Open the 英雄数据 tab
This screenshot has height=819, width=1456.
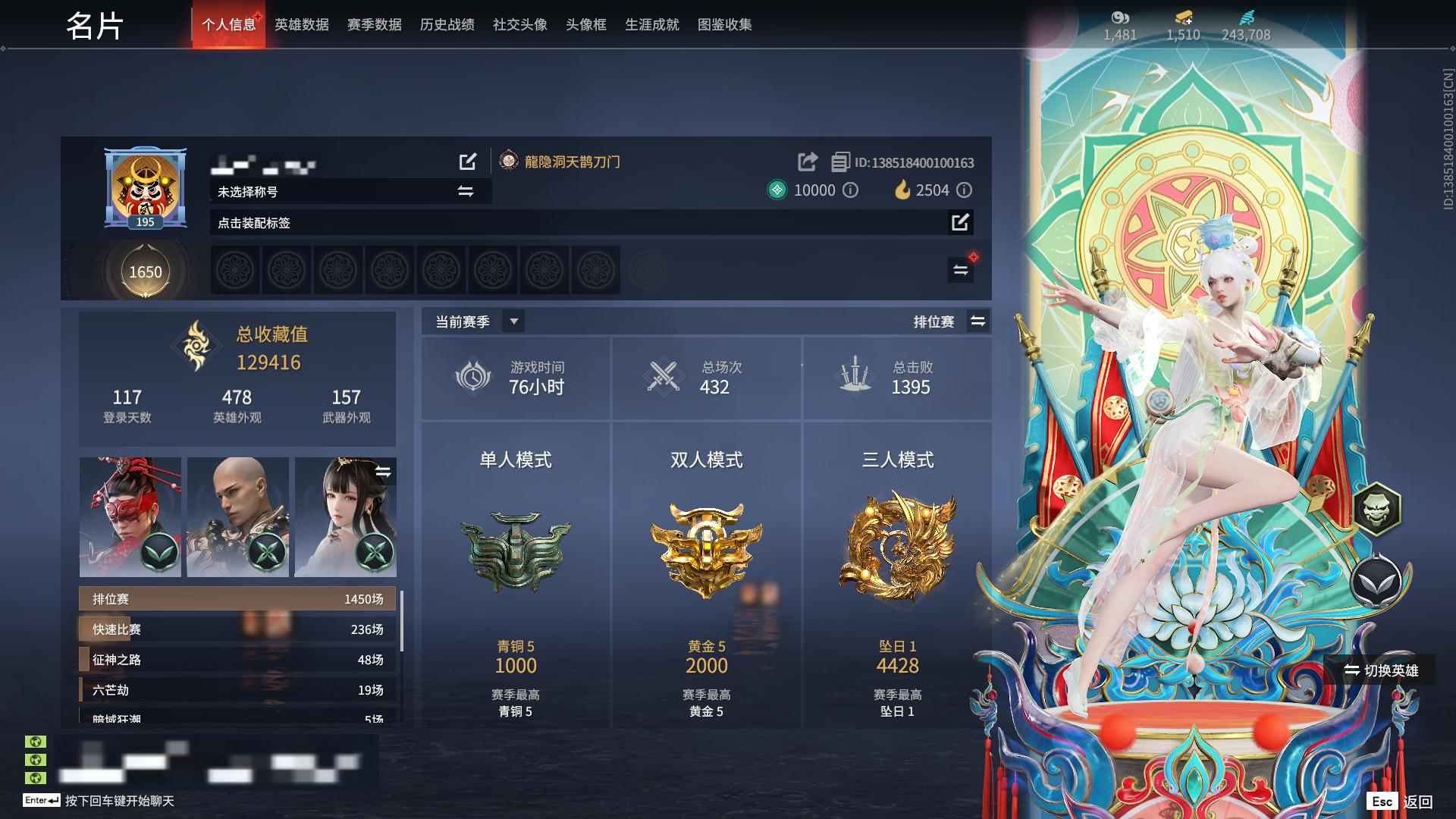pos(300,24)
